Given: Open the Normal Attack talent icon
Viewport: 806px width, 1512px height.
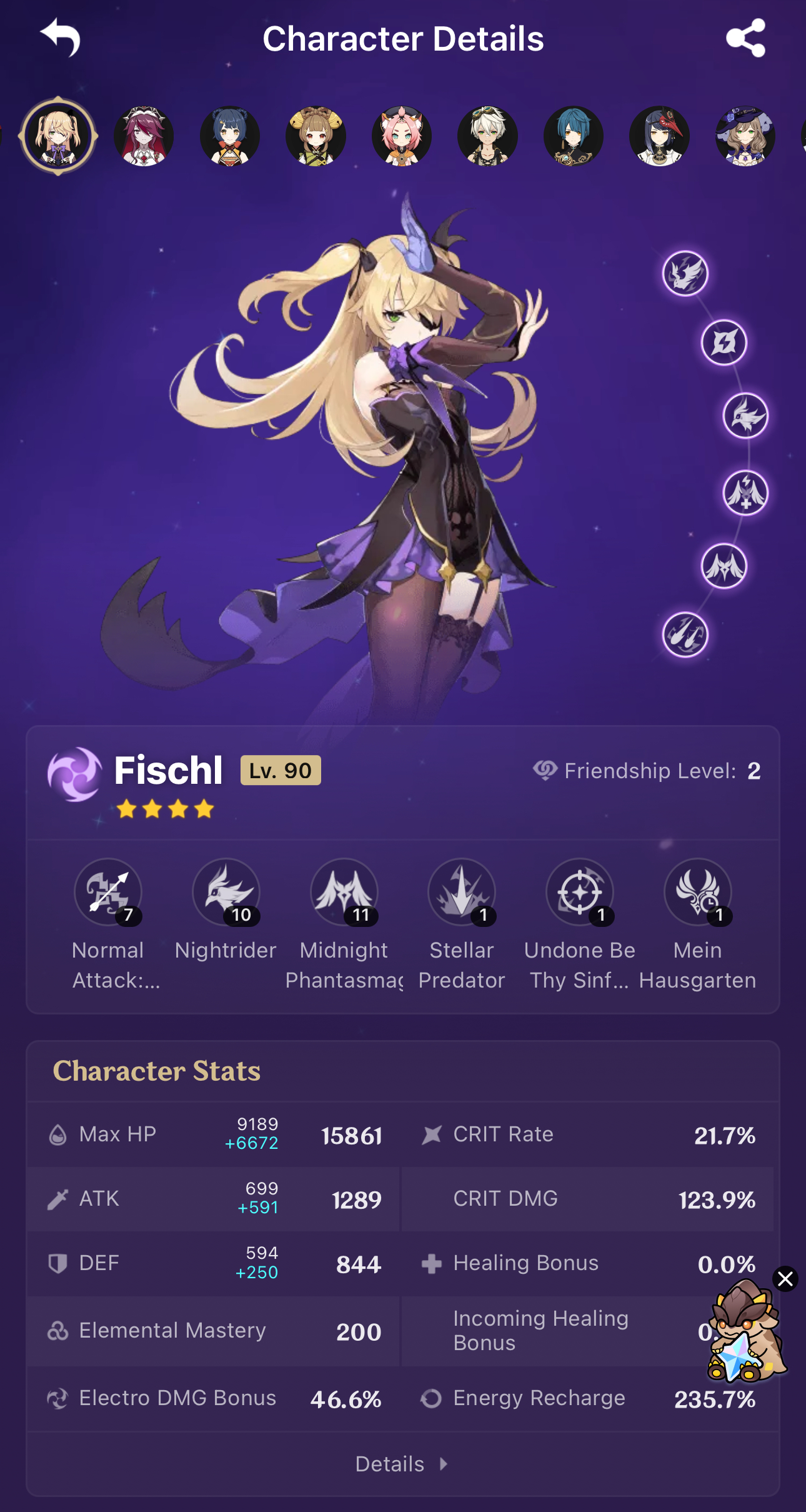Looking at the screenshot, I should point(108,893).
